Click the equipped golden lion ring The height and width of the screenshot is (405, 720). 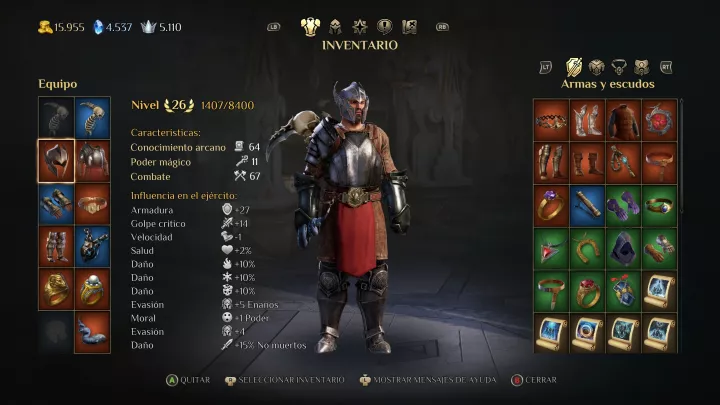pos(56,289)
